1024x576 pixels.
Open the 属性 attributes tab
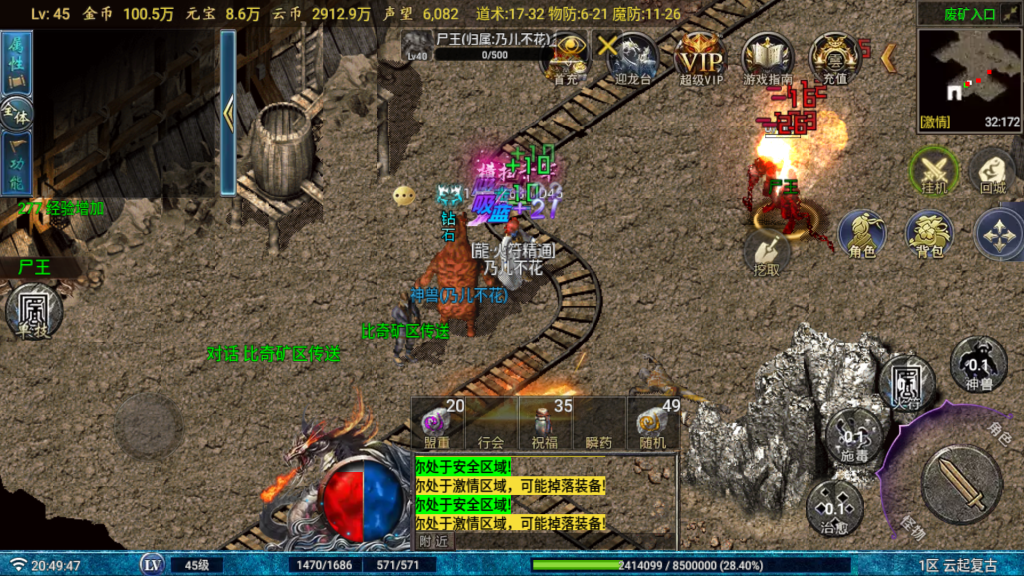click(17, 62)
